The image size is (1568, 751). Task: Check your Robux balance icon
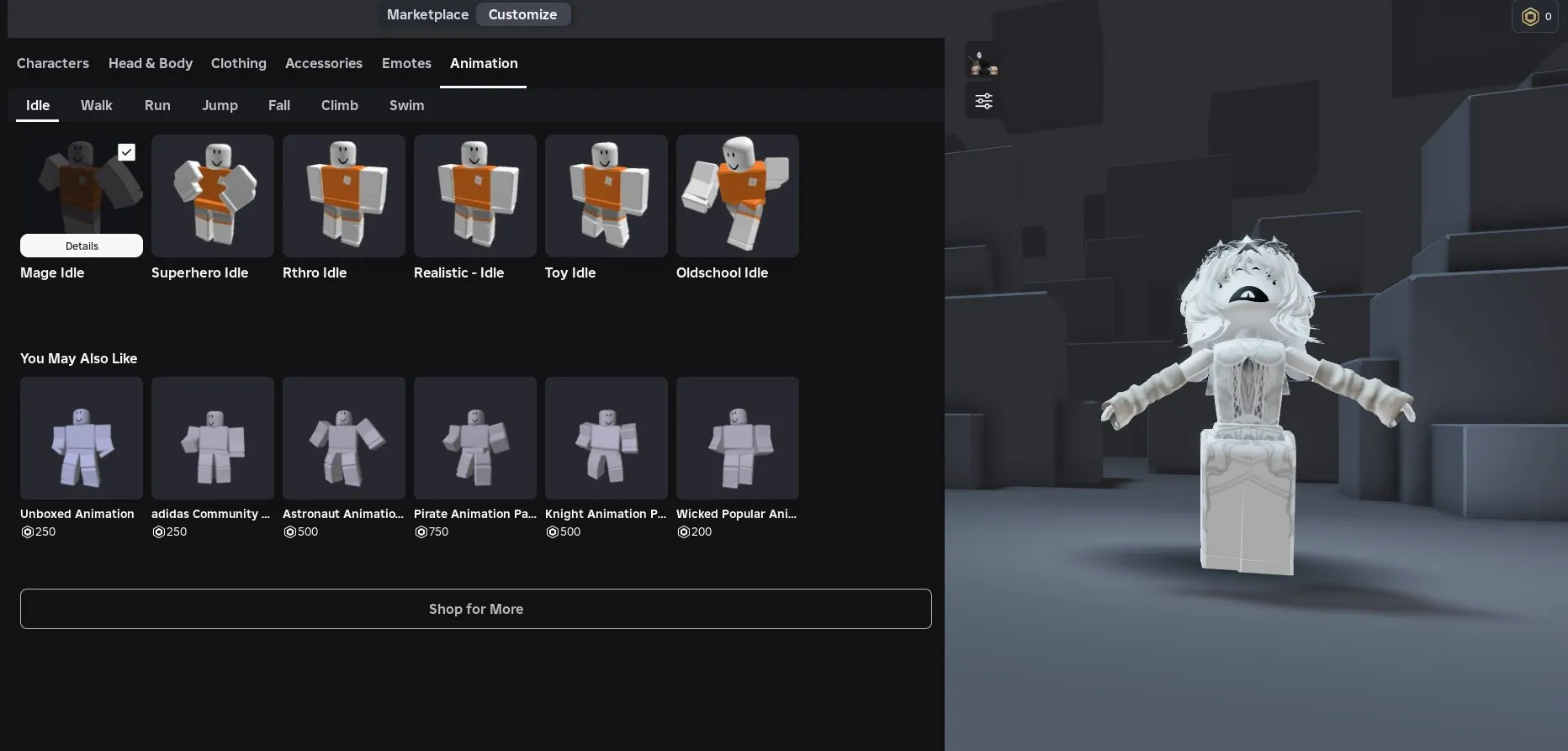point(1530,16)
